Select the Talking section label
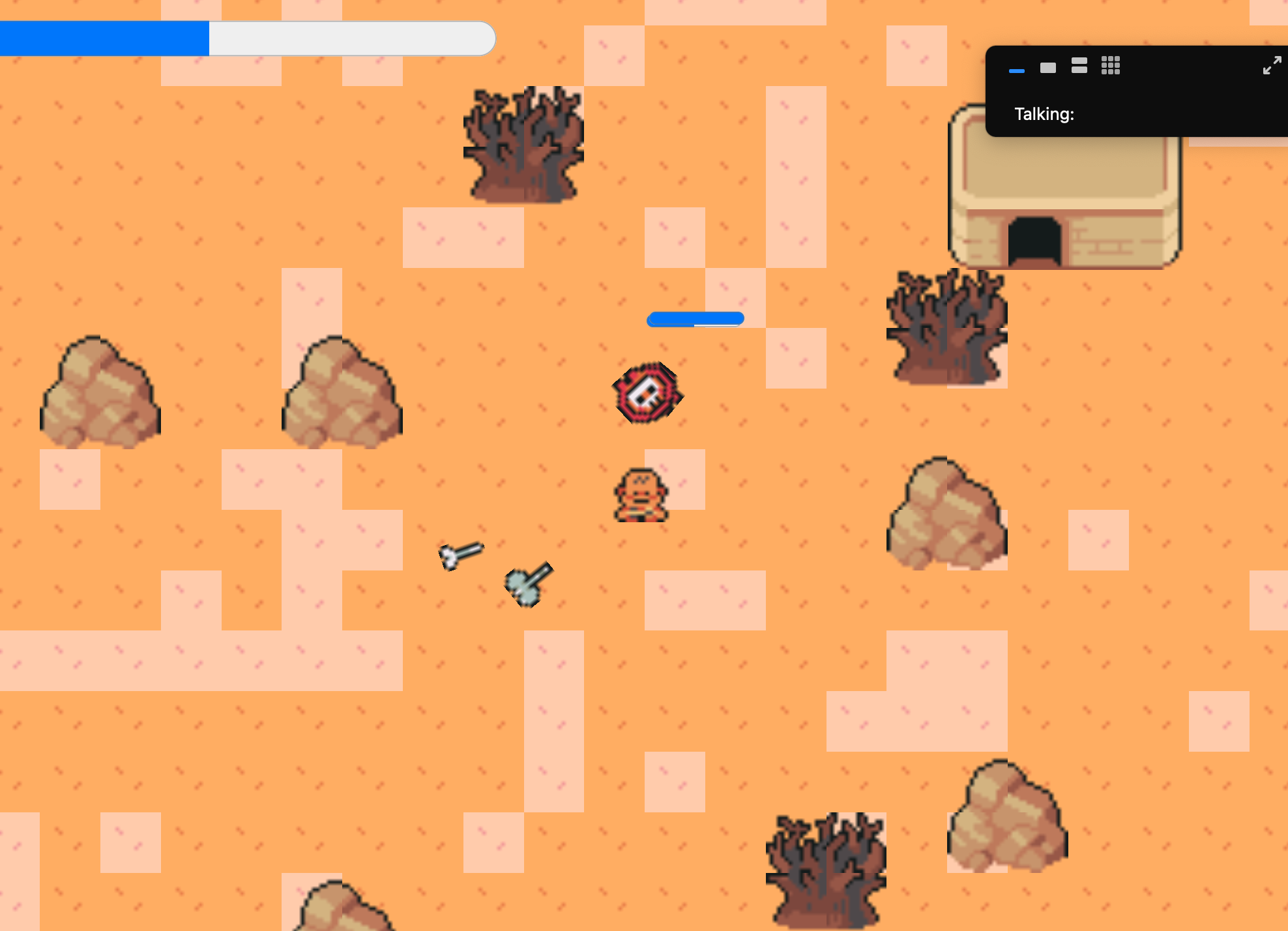This screenshot has height=931, width=1288. pyautogui.click(x=1044, y=114)
